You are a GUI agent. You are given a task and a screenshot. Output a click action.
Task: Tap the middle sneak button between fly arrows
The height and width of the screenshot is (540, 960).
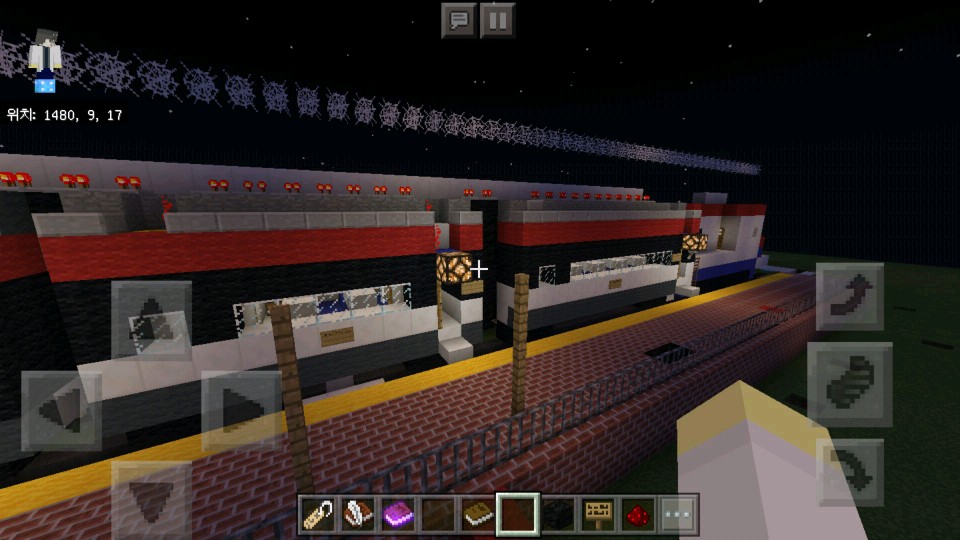(849, 384)
